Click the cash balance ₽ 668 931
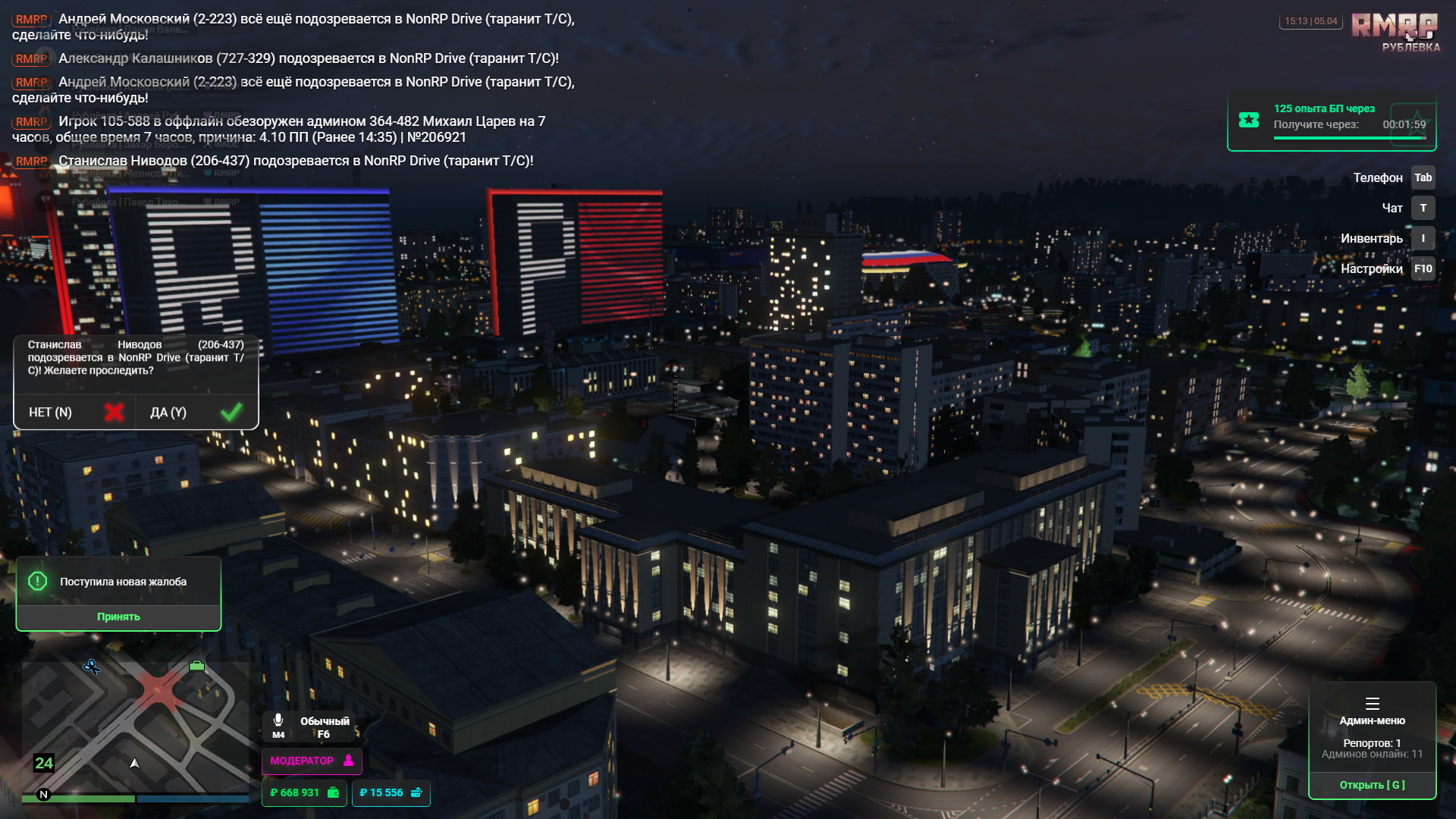 (x=304, y=792)
